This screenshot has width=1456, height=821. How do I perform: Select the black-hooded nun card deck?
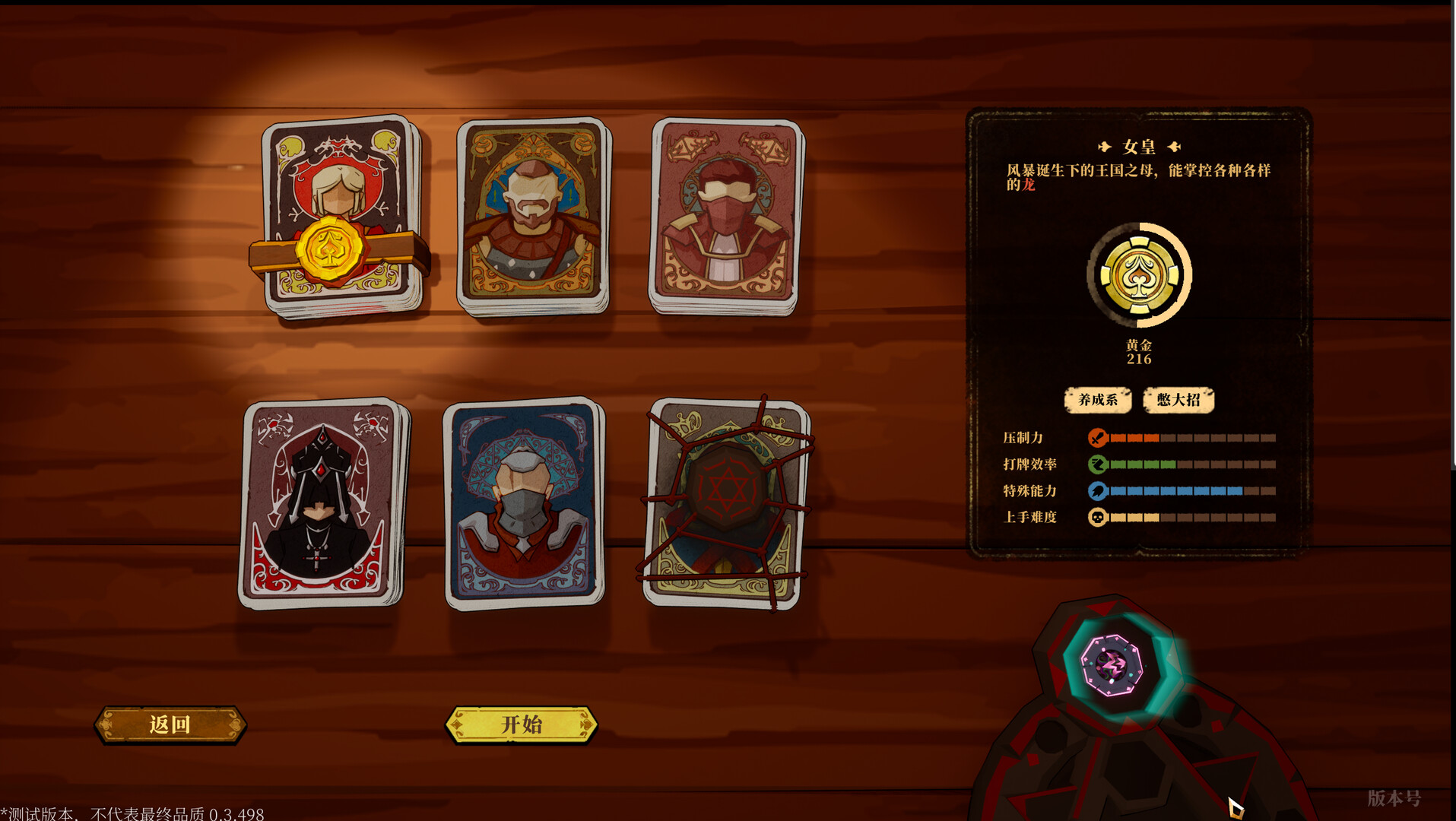[x=322, y=502]
